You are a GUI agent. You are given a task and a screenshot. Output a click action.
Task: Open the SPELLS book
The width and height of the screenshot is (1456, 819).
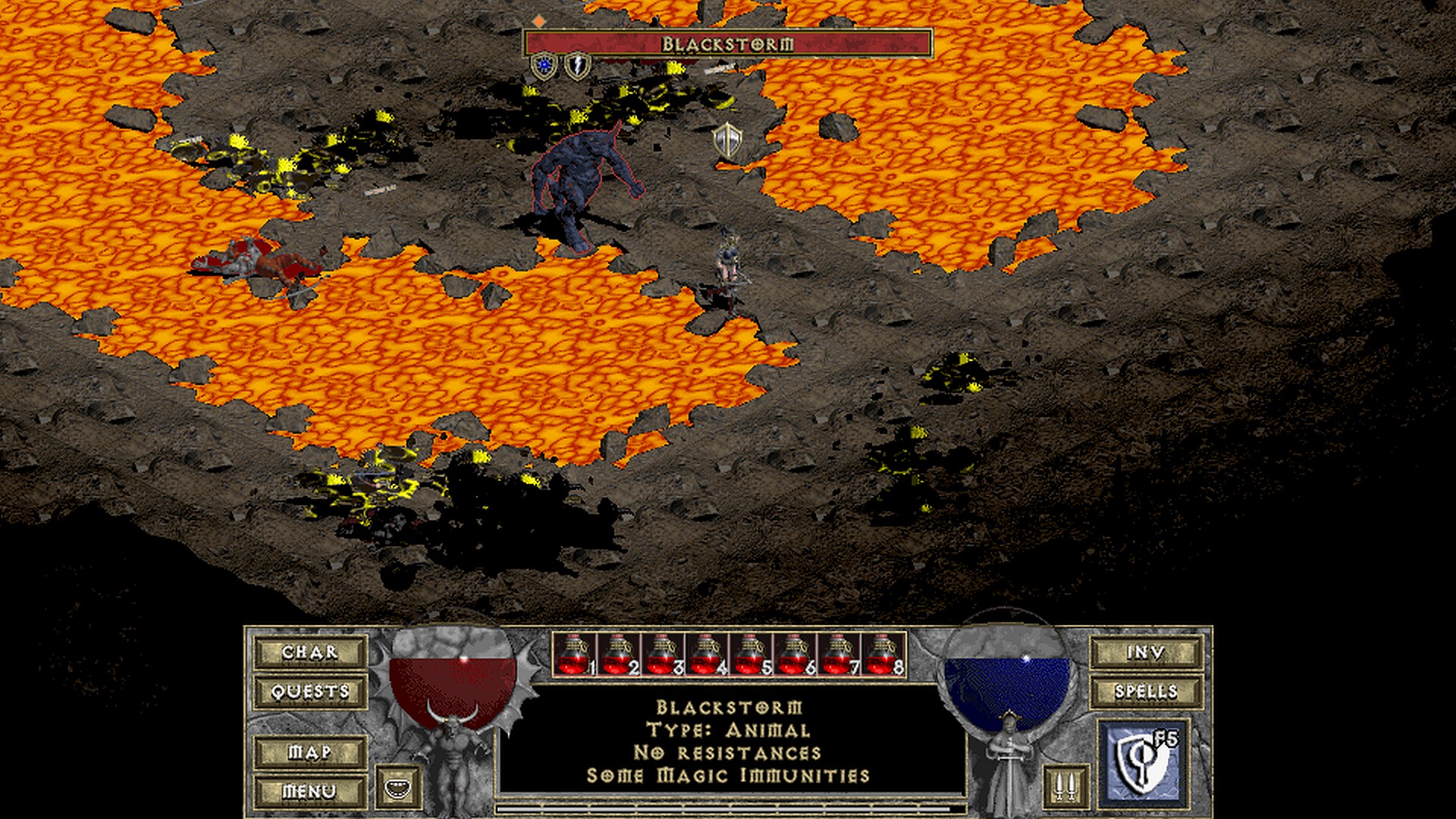1146,692
